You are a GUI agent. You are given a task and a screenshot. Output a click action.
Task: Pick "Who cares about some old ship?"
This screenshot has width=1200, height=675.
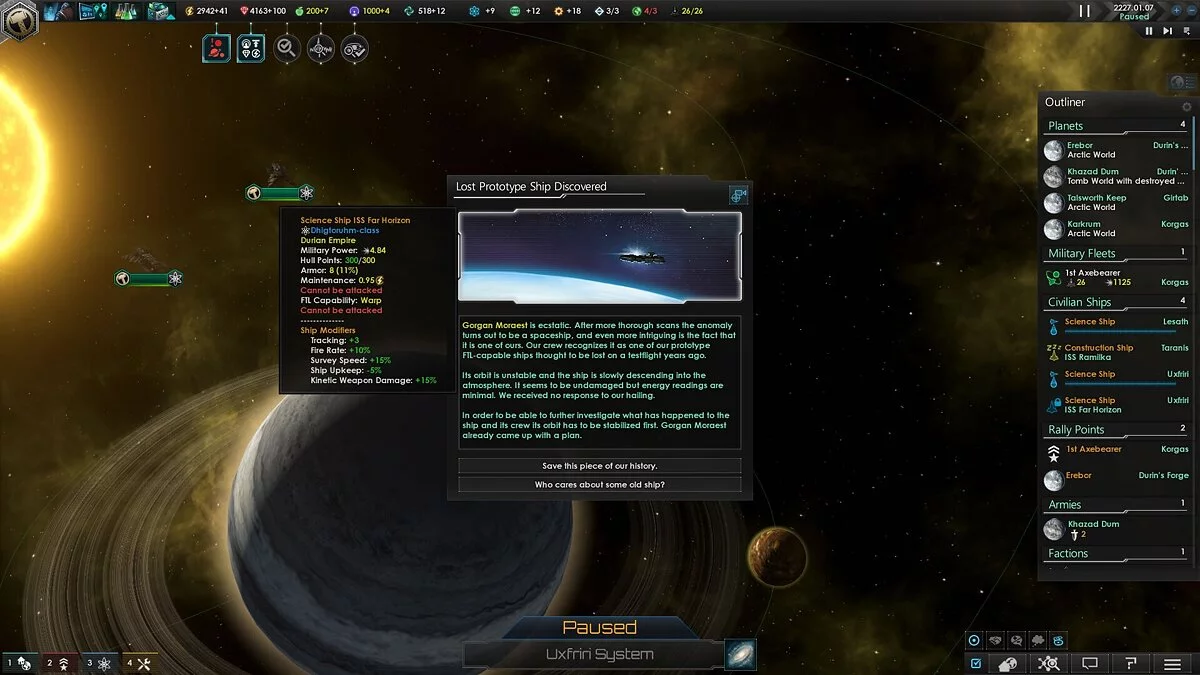click(x=599, y=485)
